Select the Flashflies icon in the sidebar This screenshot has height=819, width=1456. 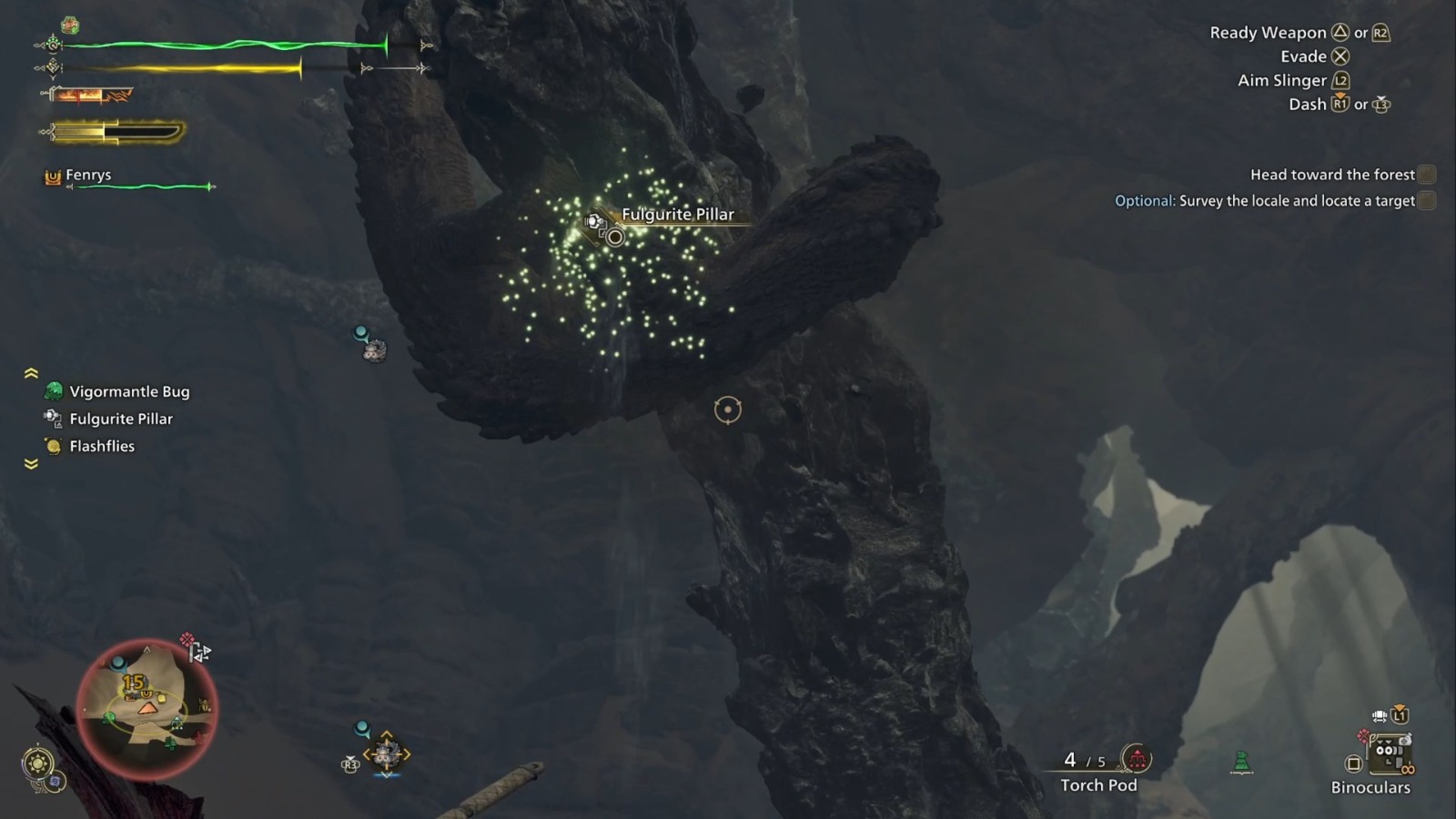52,446
